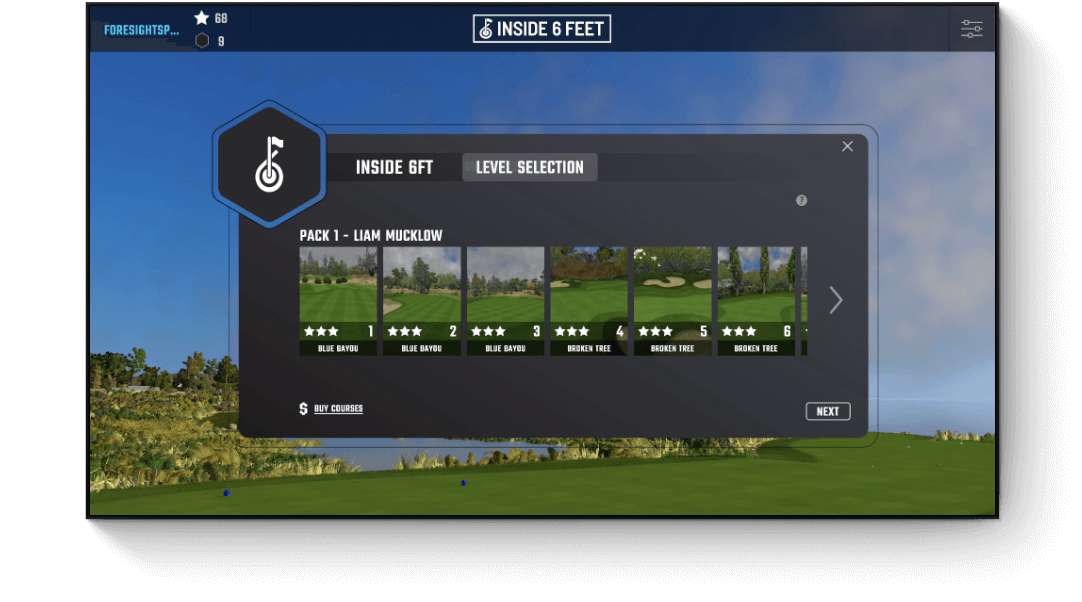This screenshot has width=1082, height=602.
Task: Select level 4 Broken Tree thumbnail
Action: point(589,295)
